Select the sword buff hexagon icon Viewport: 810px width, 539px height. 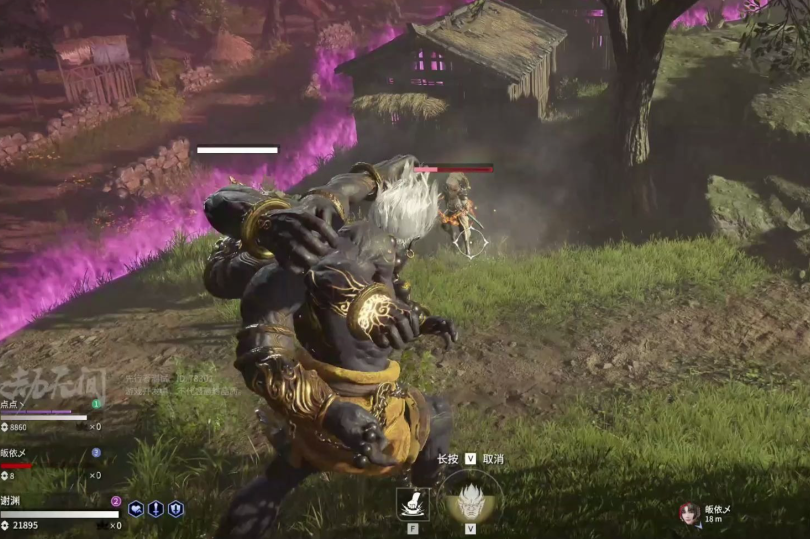click(x=156, y=509)
